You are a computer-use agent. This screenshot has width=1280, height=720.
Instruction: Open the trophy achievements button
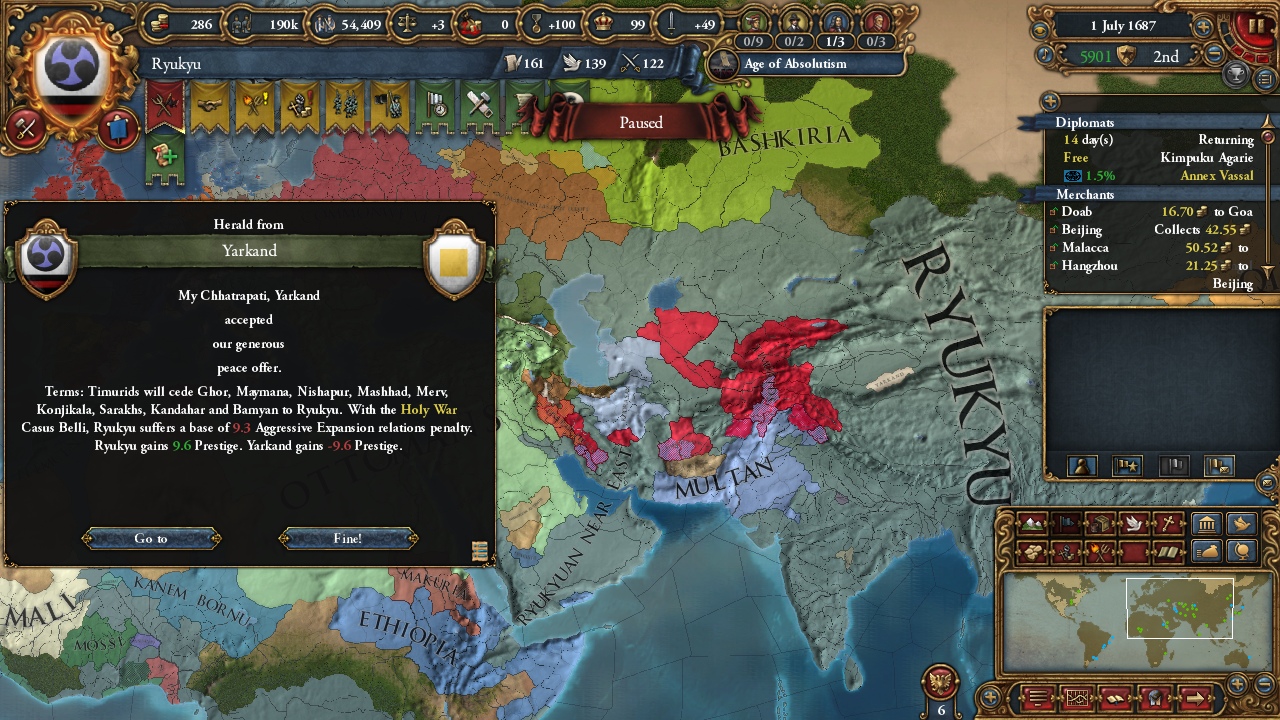pos(1237,73)
